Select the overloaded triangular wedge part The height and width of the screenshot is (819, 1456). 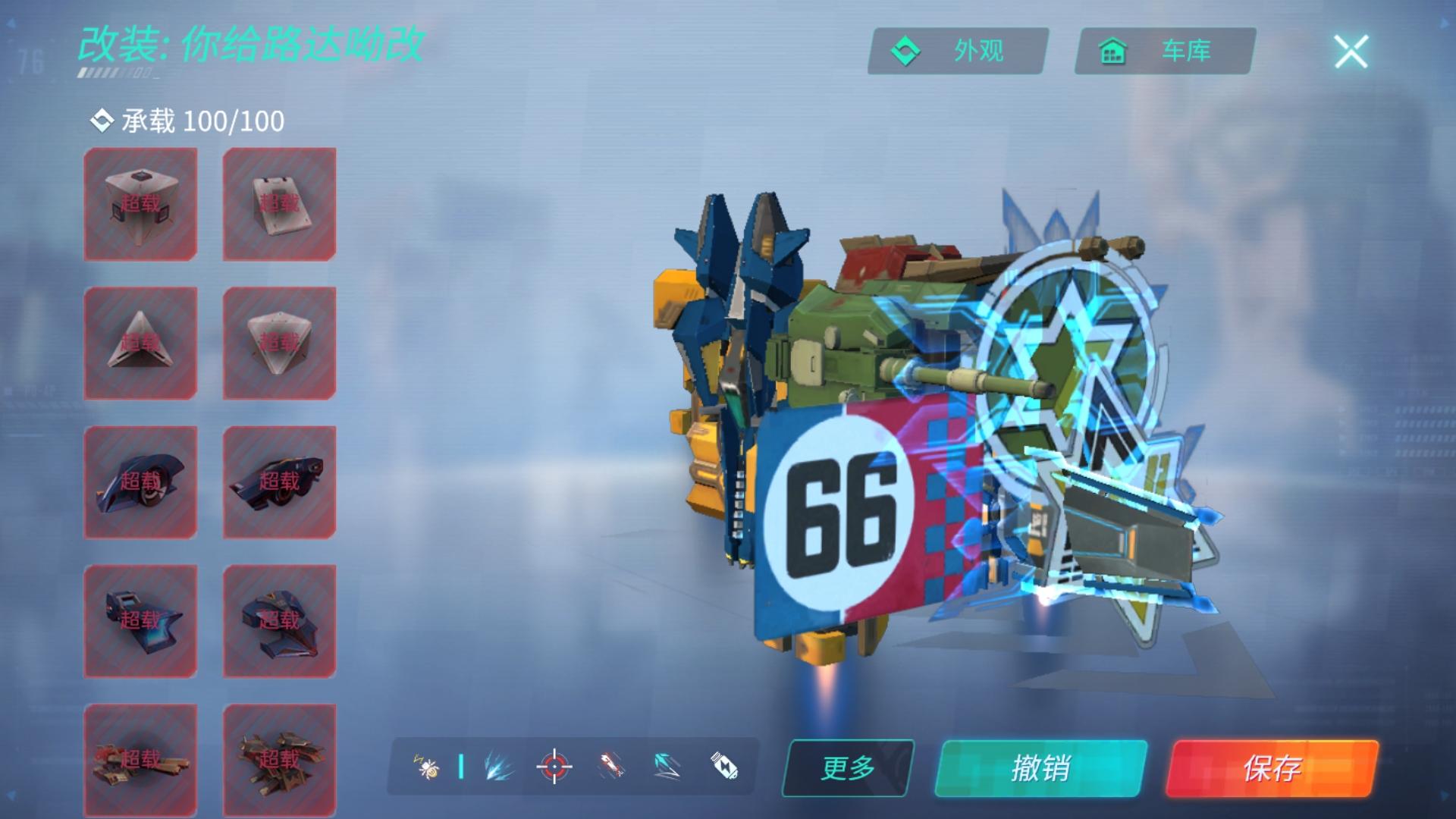(x=140, y=343)
